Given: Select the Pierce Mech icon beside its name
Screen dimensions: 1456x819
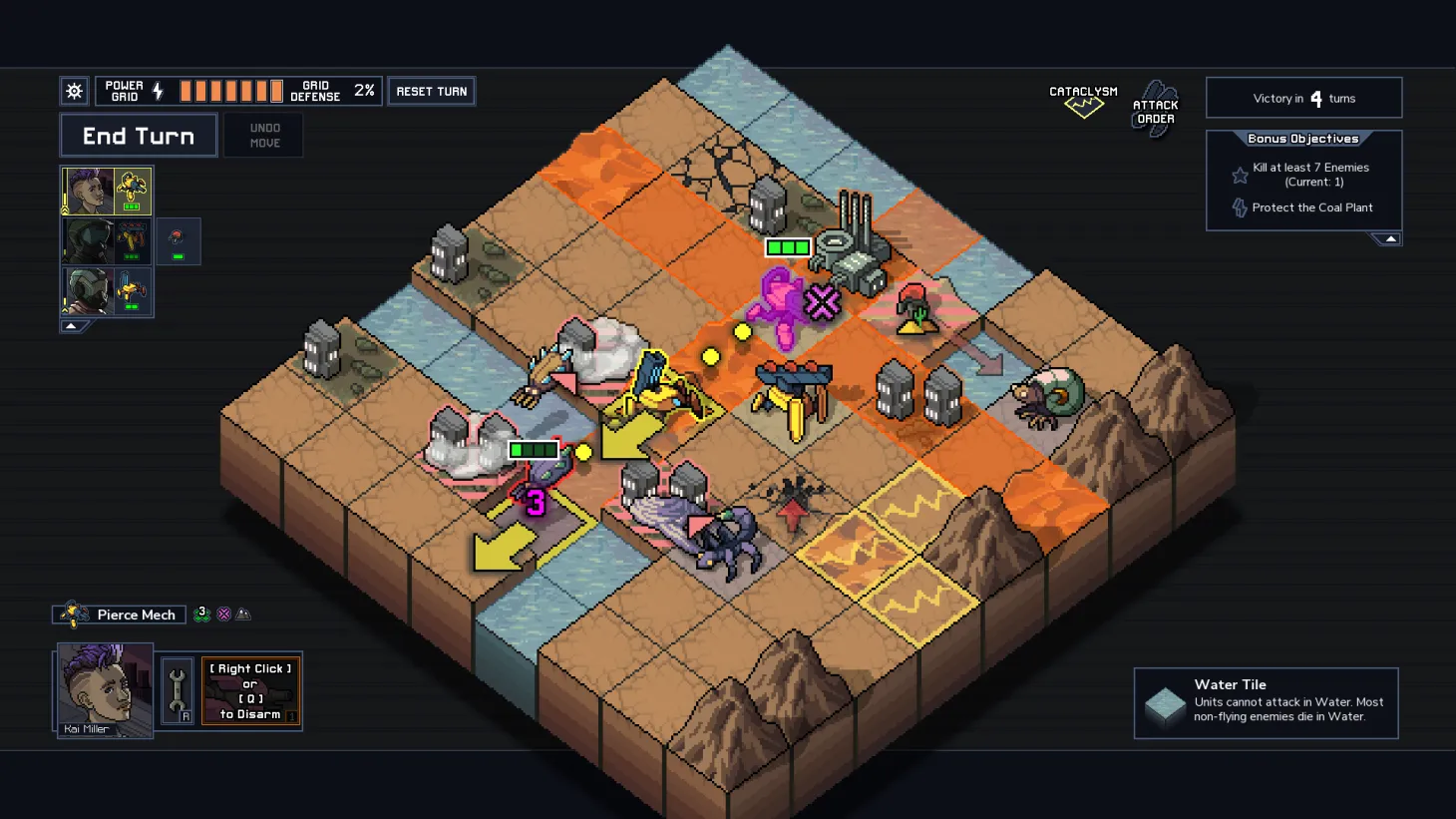Looking at the screenshot, I should coord(73,614).
